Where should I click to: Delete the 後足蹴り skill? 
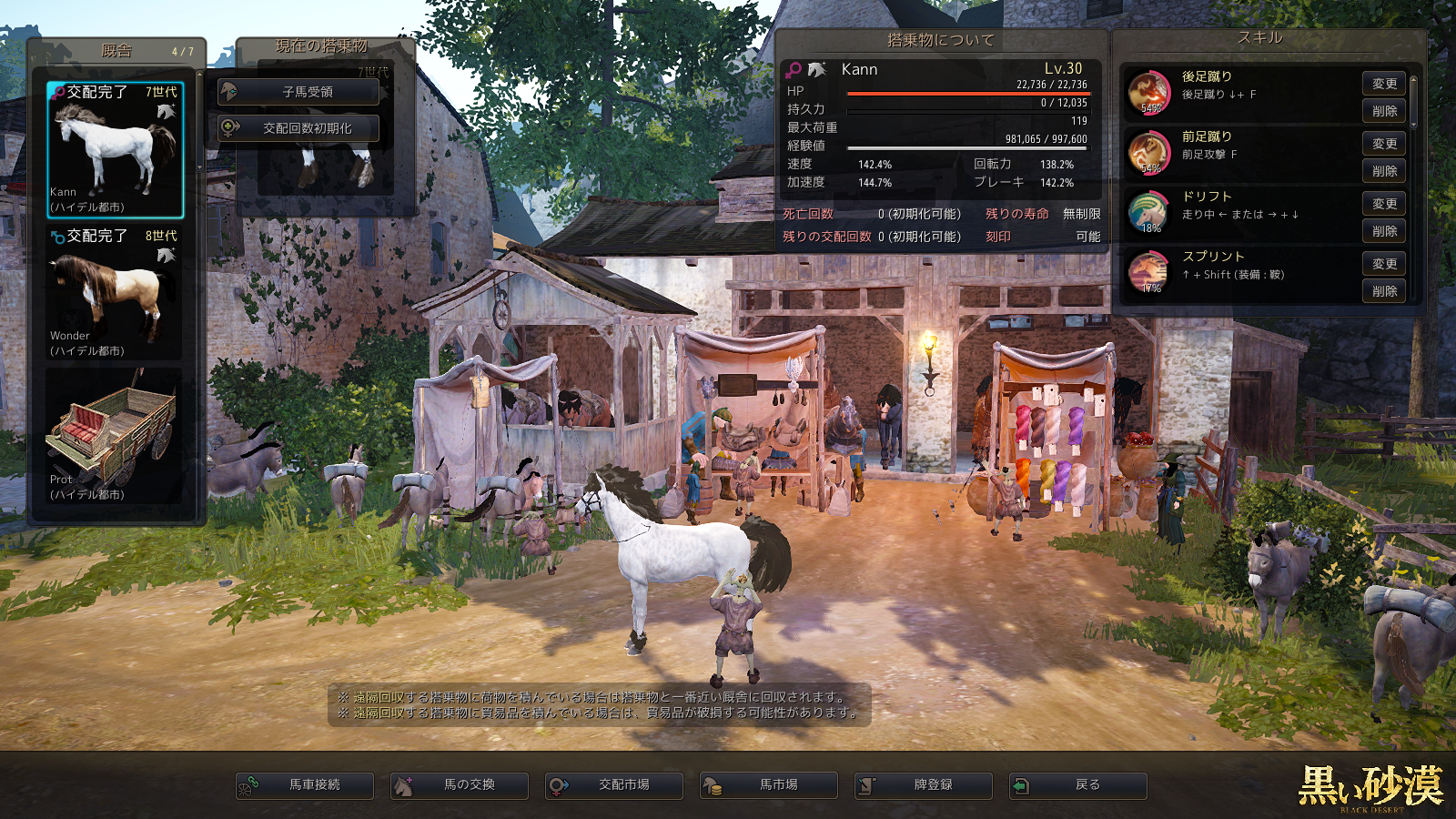coord(1383,111)
